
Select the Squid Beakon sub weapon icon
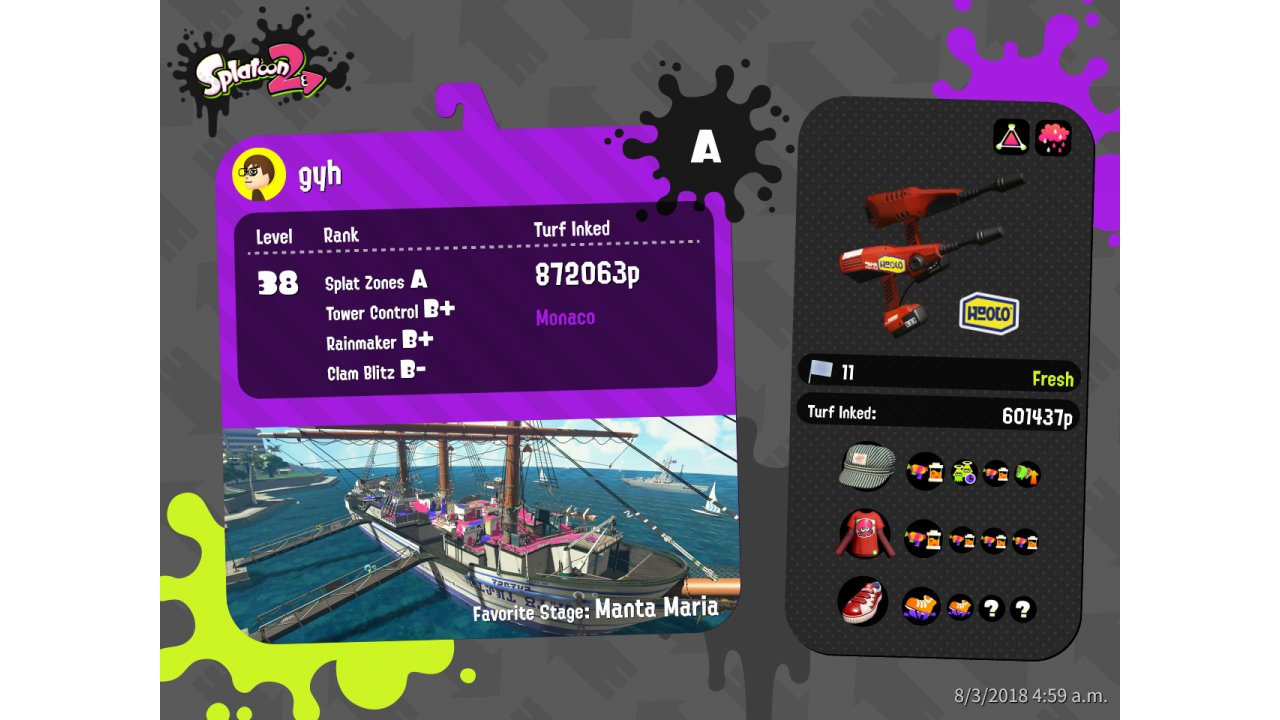click(1011, 137)
